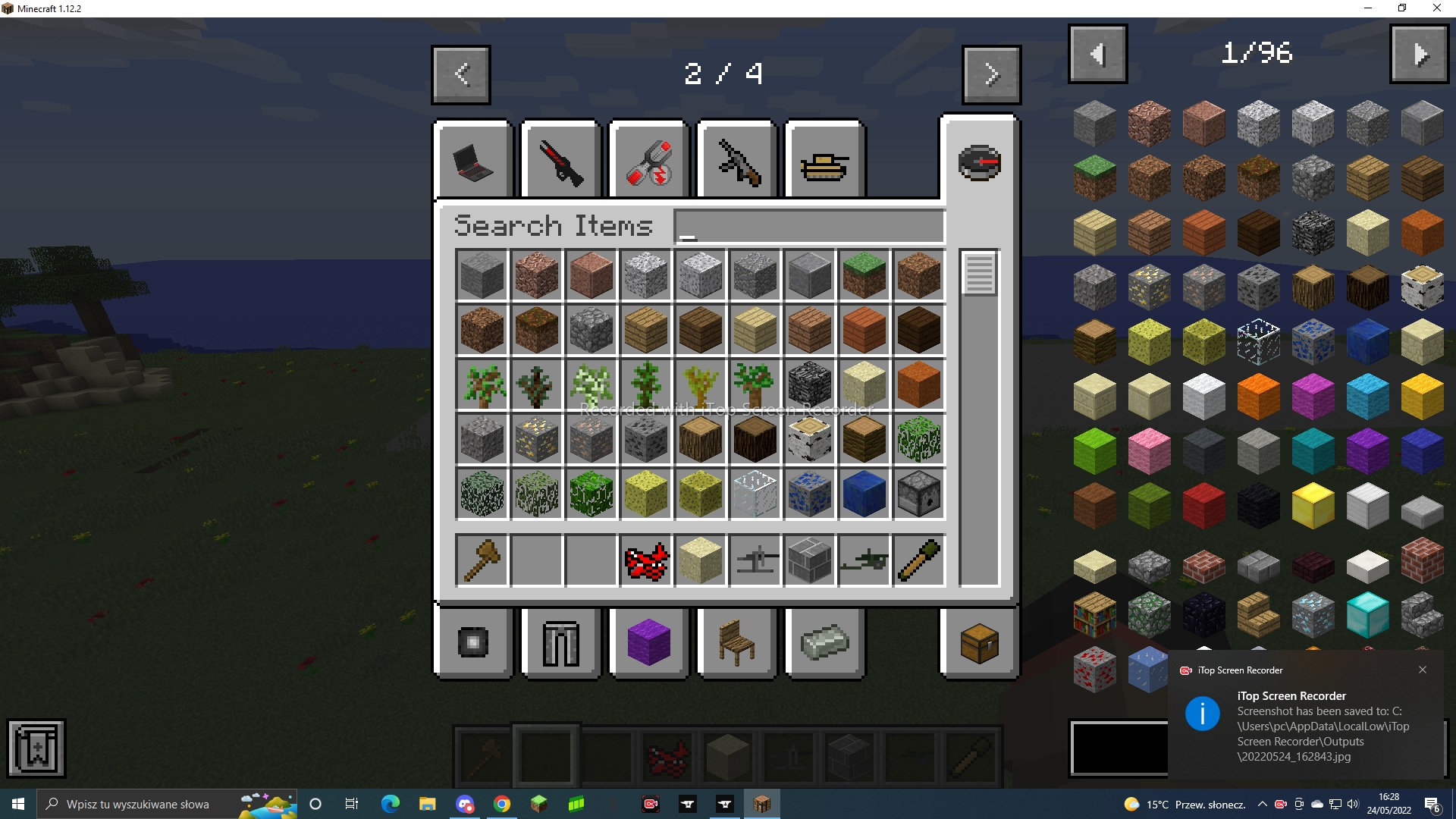Open the laptop mod tab
1456x819 pixels.
[x=472, y=160]
